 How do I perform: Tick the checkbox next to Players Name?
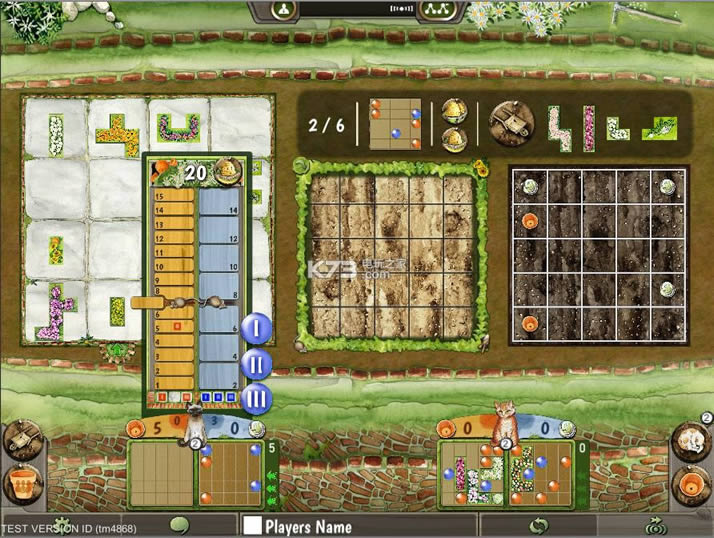252,526
